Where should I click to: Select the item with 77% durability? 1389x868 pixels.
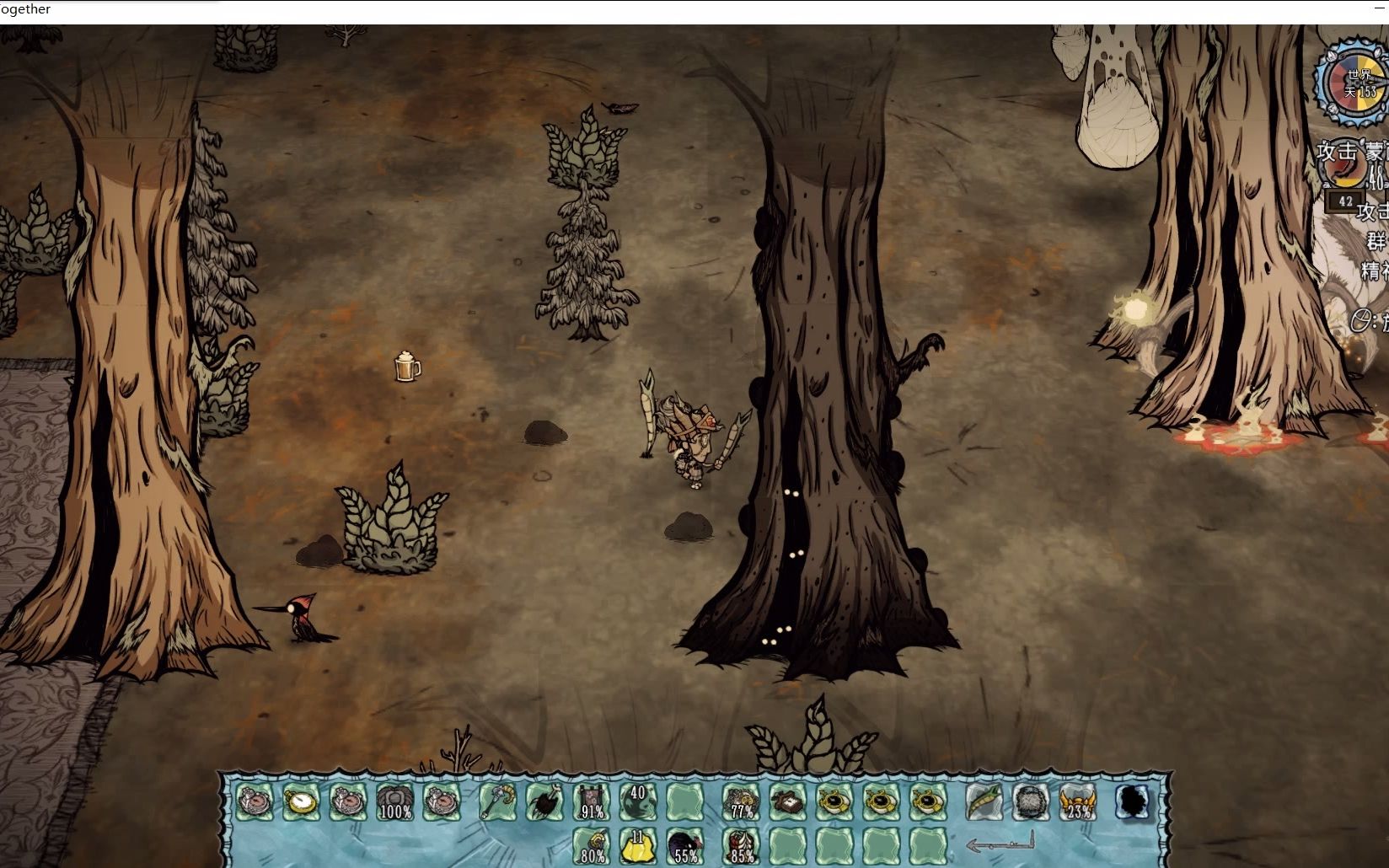click(741, 801)
